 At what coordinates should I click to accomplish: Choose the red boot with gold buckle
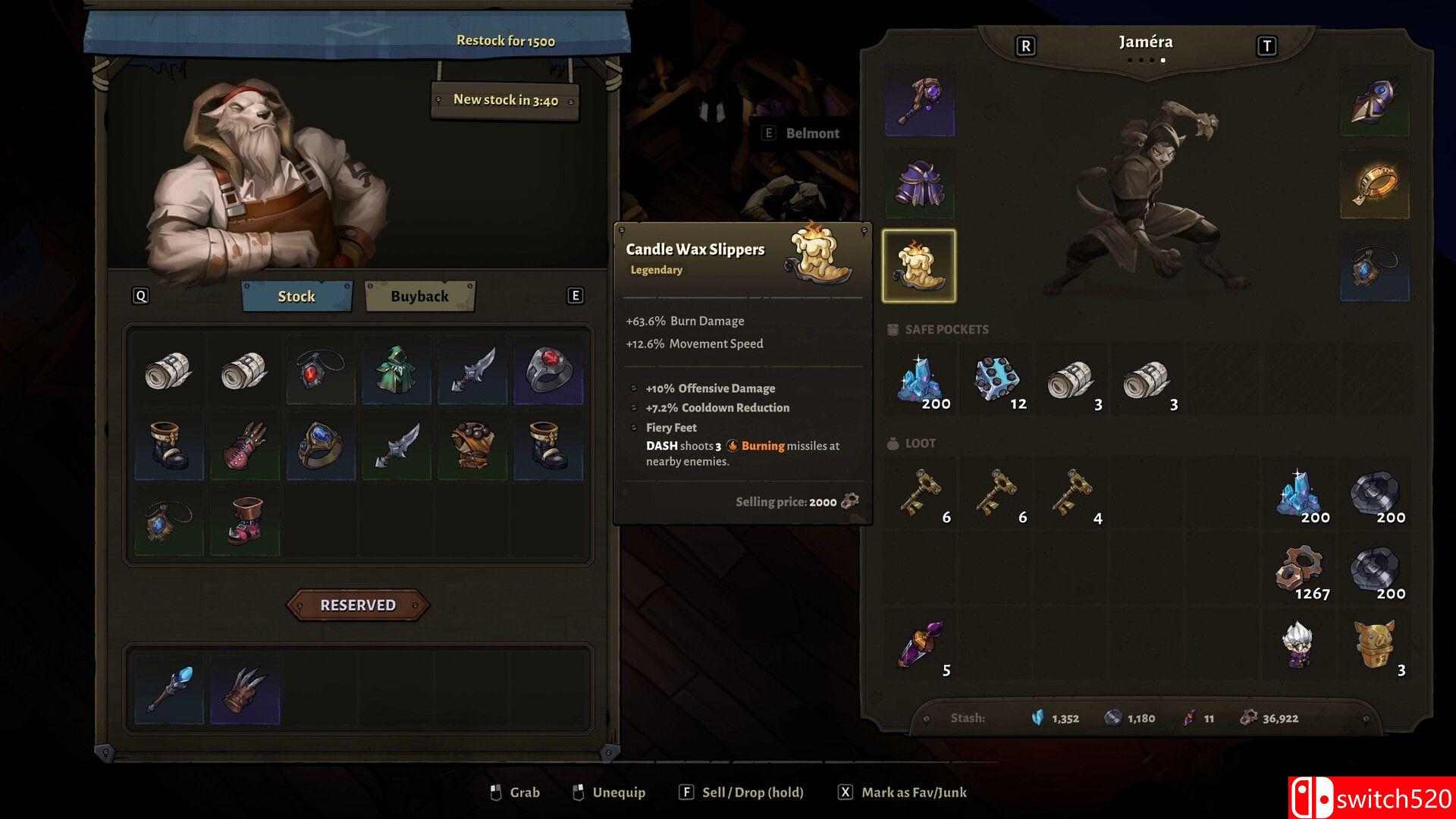[245, 522]
